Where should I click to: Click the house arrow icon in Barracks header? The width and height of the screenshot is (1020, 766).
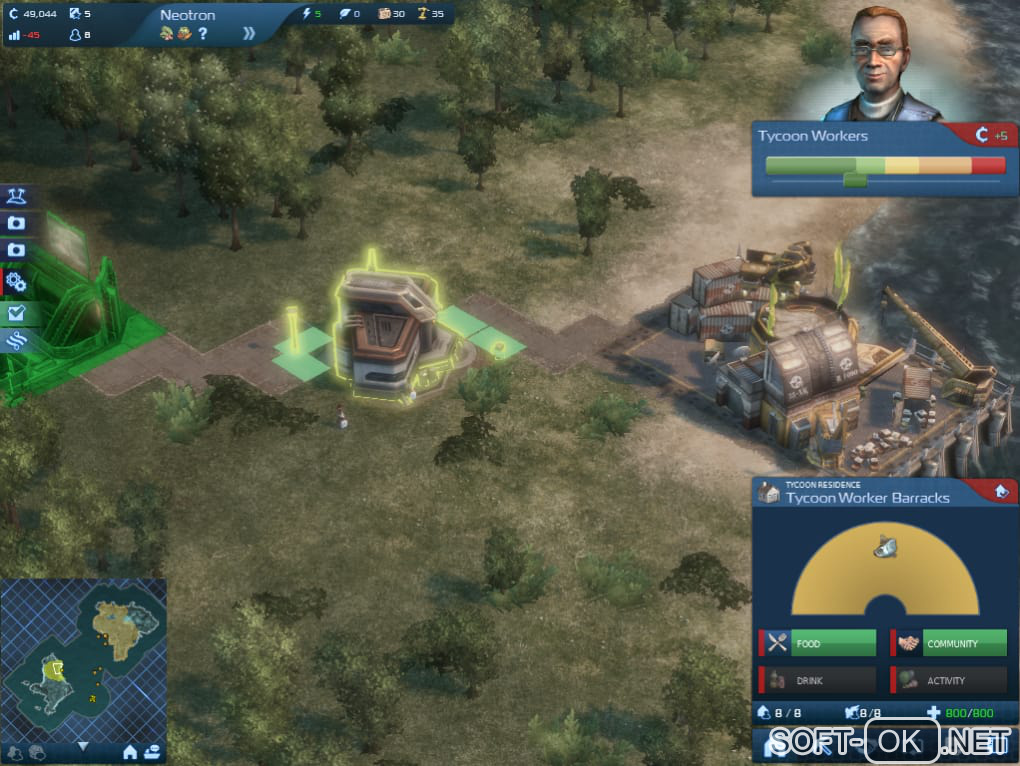(1000, 491)
